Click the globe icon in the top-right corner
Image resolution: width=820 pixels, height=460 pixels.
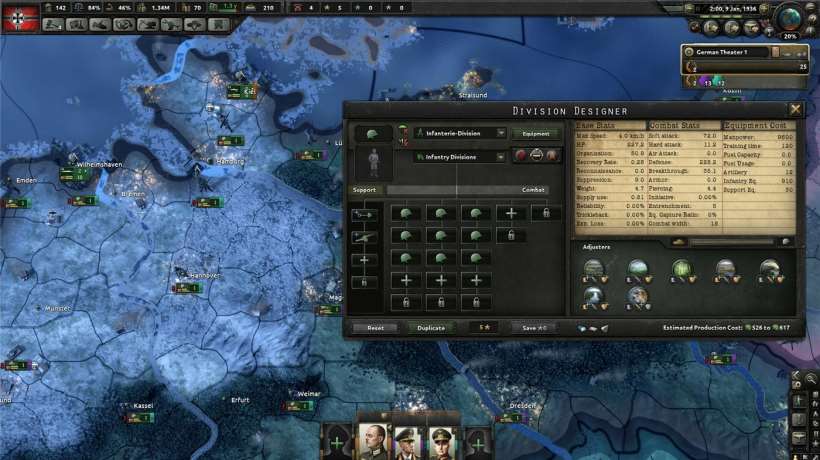(797, 22)
